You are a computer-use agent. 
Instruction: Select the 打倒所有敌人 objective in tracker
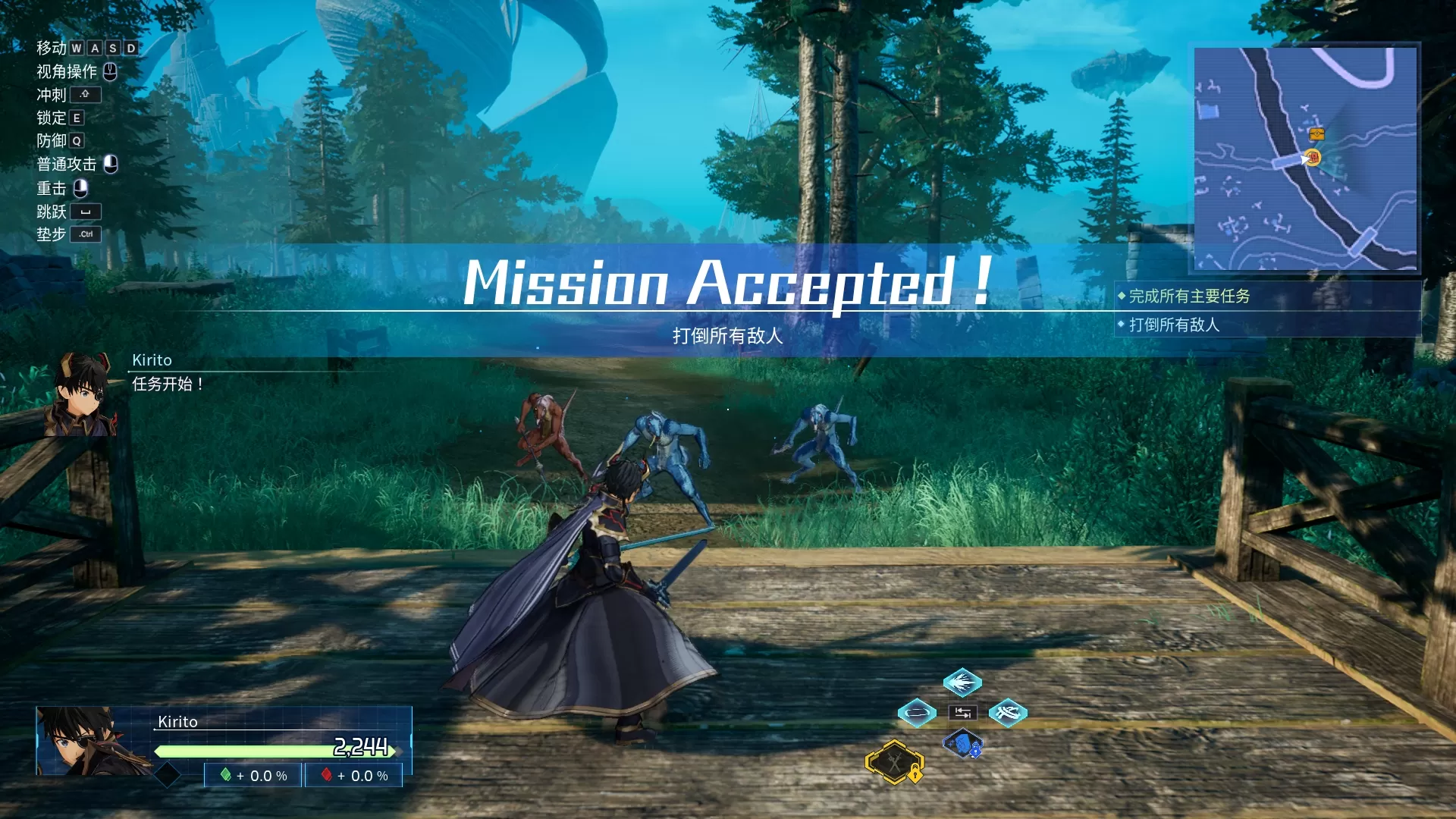click(x=1174, y=325)
